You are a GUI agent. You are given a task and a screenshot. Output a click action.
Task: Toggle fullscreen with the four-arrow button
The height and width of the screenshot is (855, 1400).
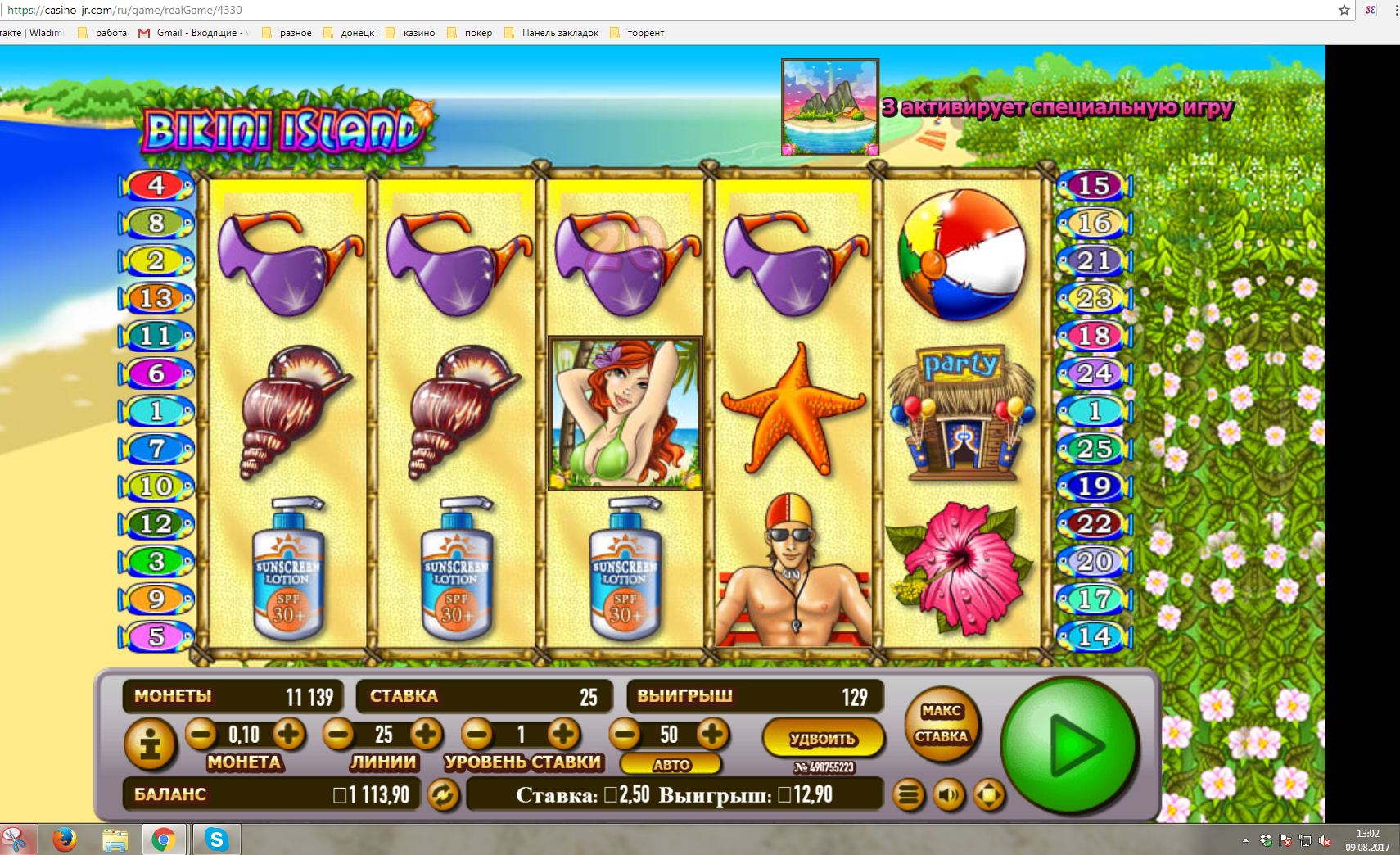[x=989, y=794]
